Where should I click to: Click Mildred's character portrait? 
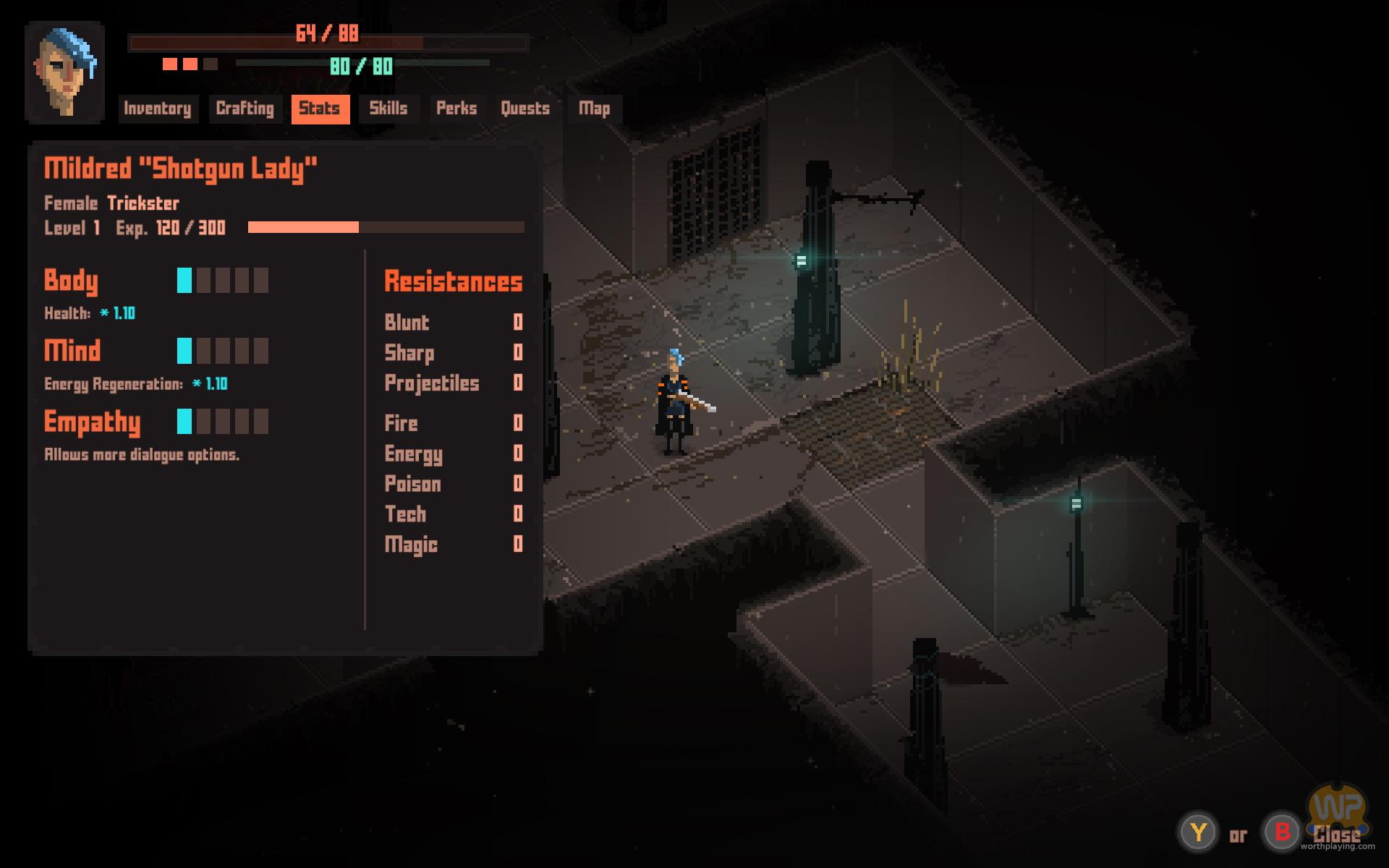pyautogui.click(x=65, y=72)
